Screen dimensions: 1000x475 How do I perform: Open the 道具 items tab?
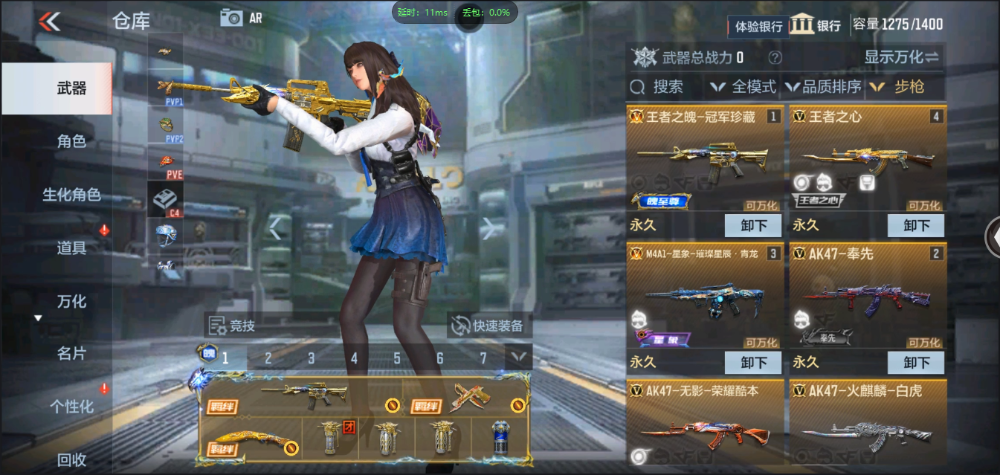pyautogui.click(x=70, y=247)
